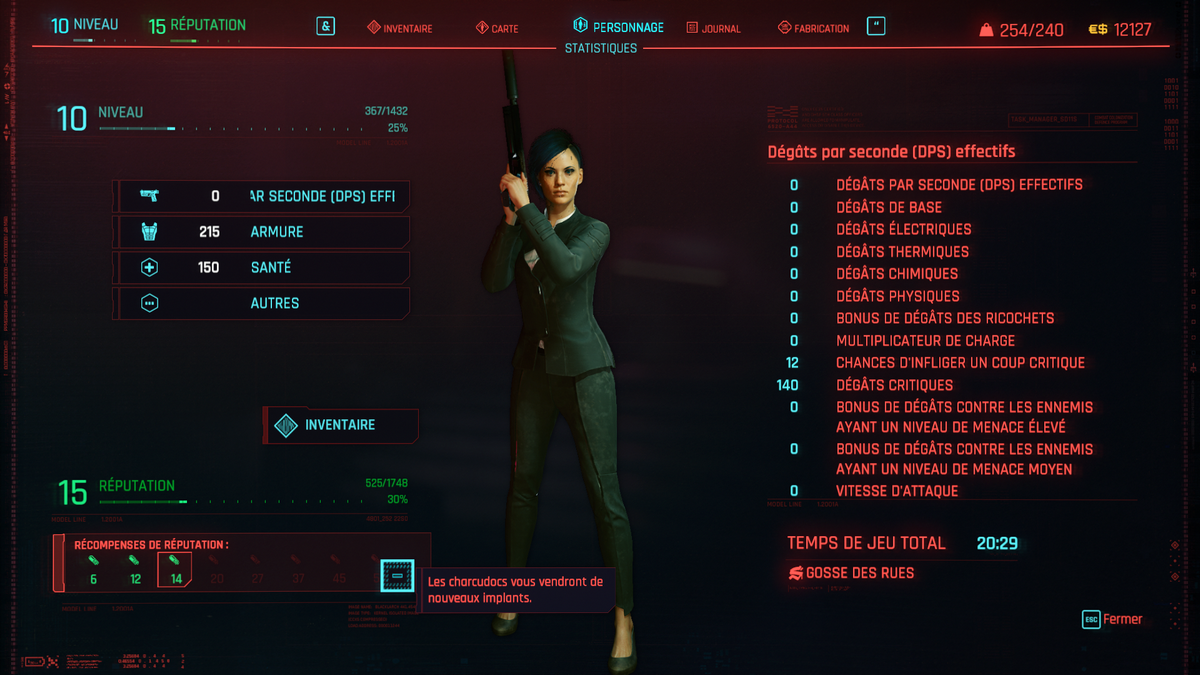Select the reputation reward at level 12
The image size is (1200, 675).
click(x=135, y=569)
